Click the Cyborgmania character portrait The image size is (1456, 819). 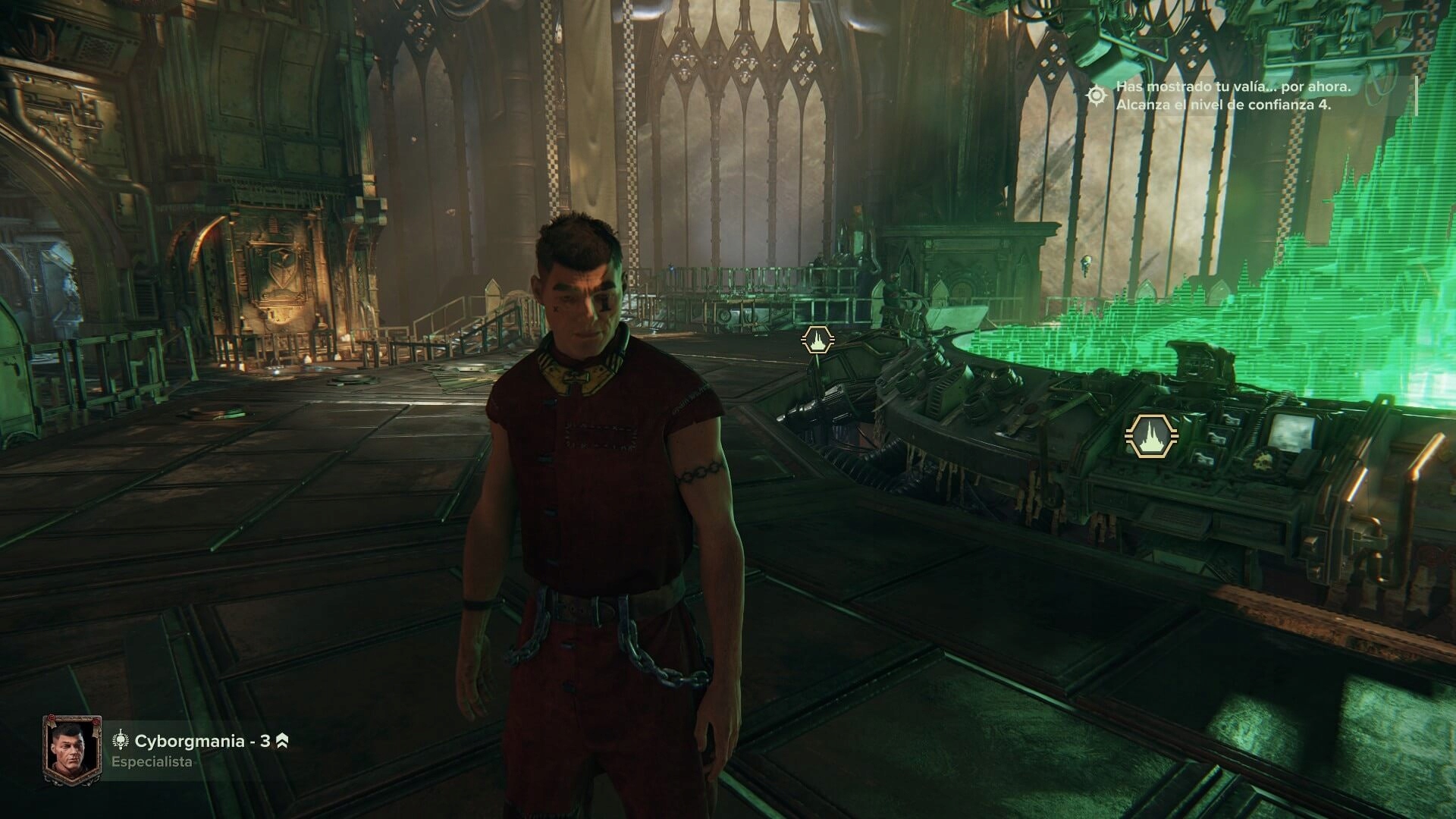[x=72, y=750]
